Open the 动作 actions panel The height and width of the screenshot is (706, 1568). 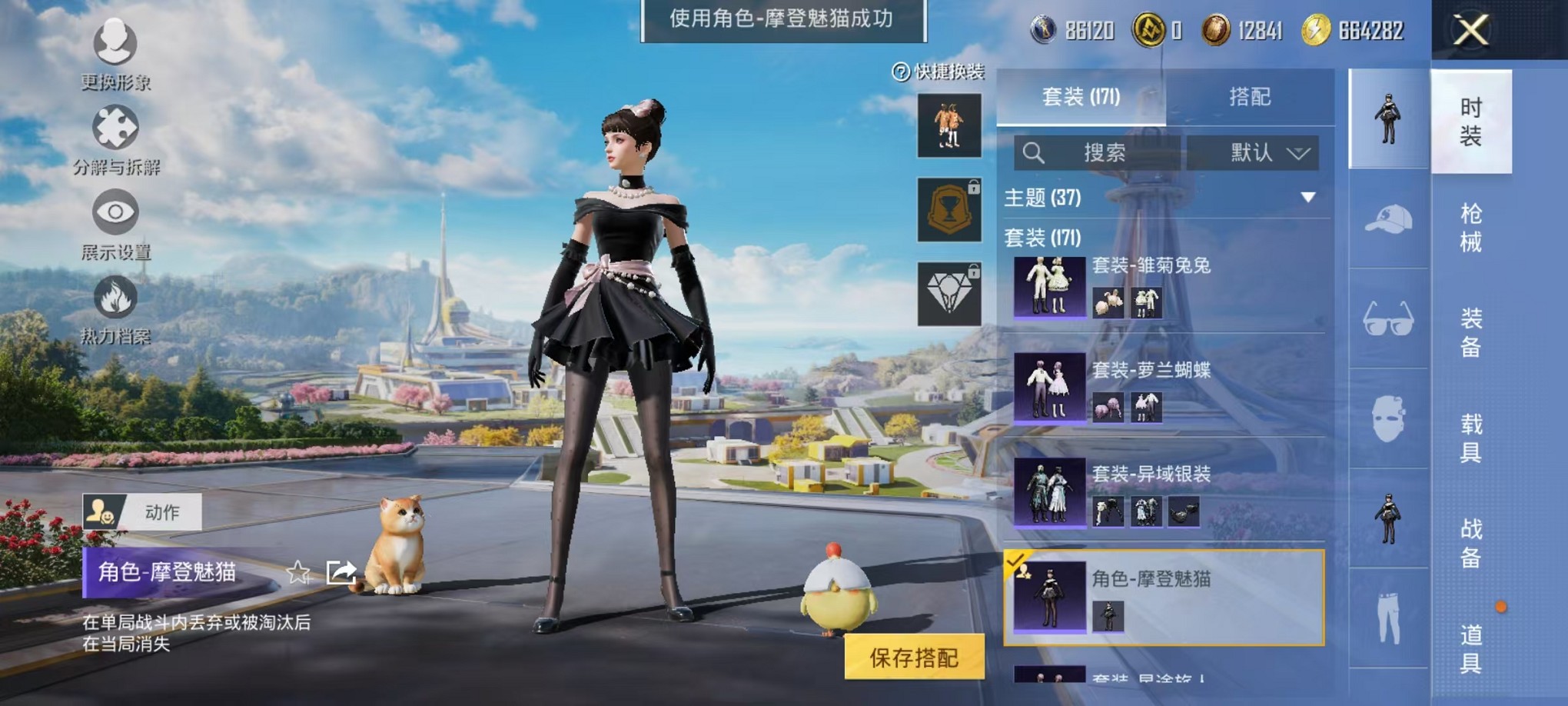click(142, 512)
